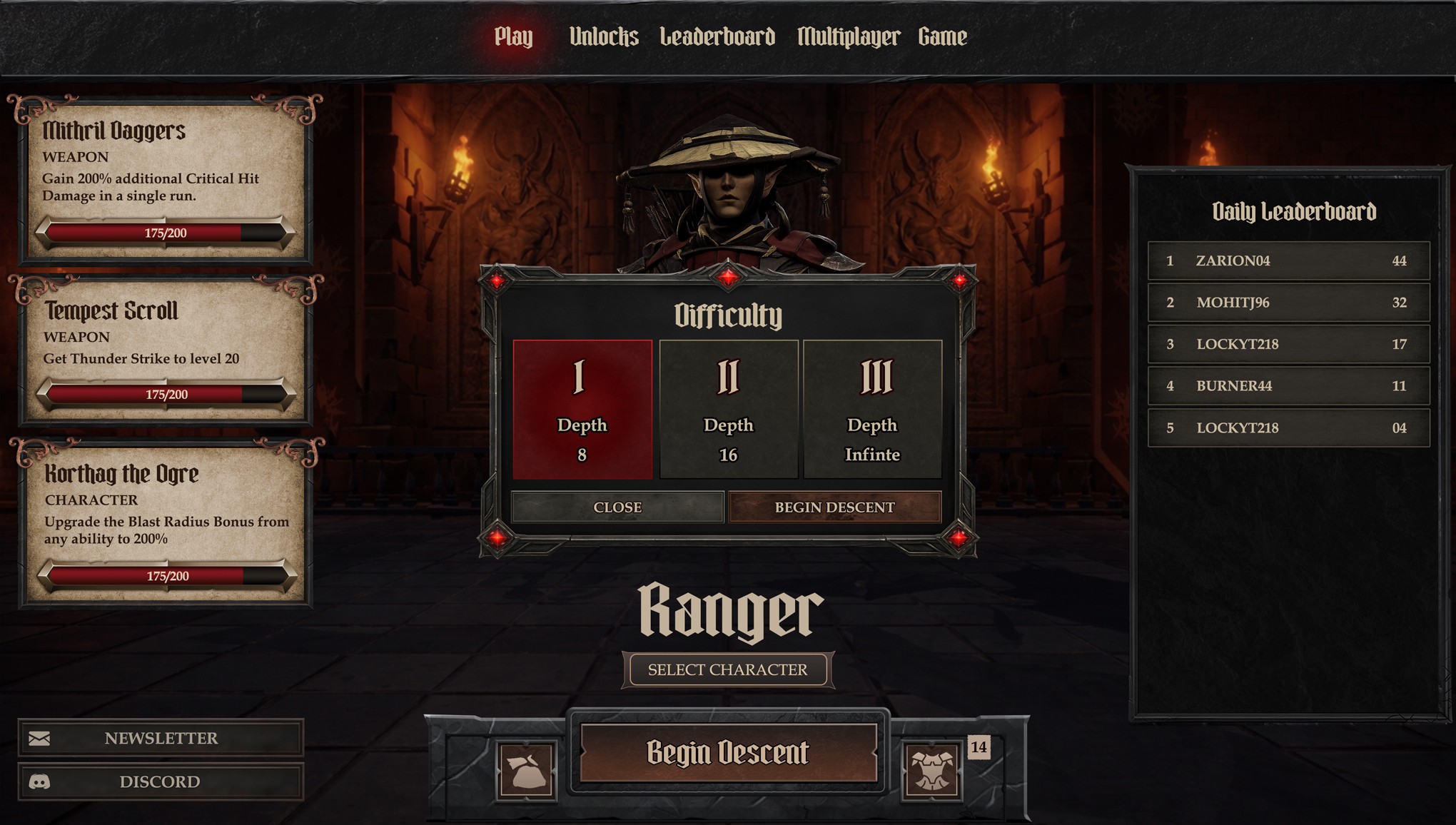Pick difficulty III with infinite depth
This screenshot has width=1456, height=825.
(x=872, y=409)
